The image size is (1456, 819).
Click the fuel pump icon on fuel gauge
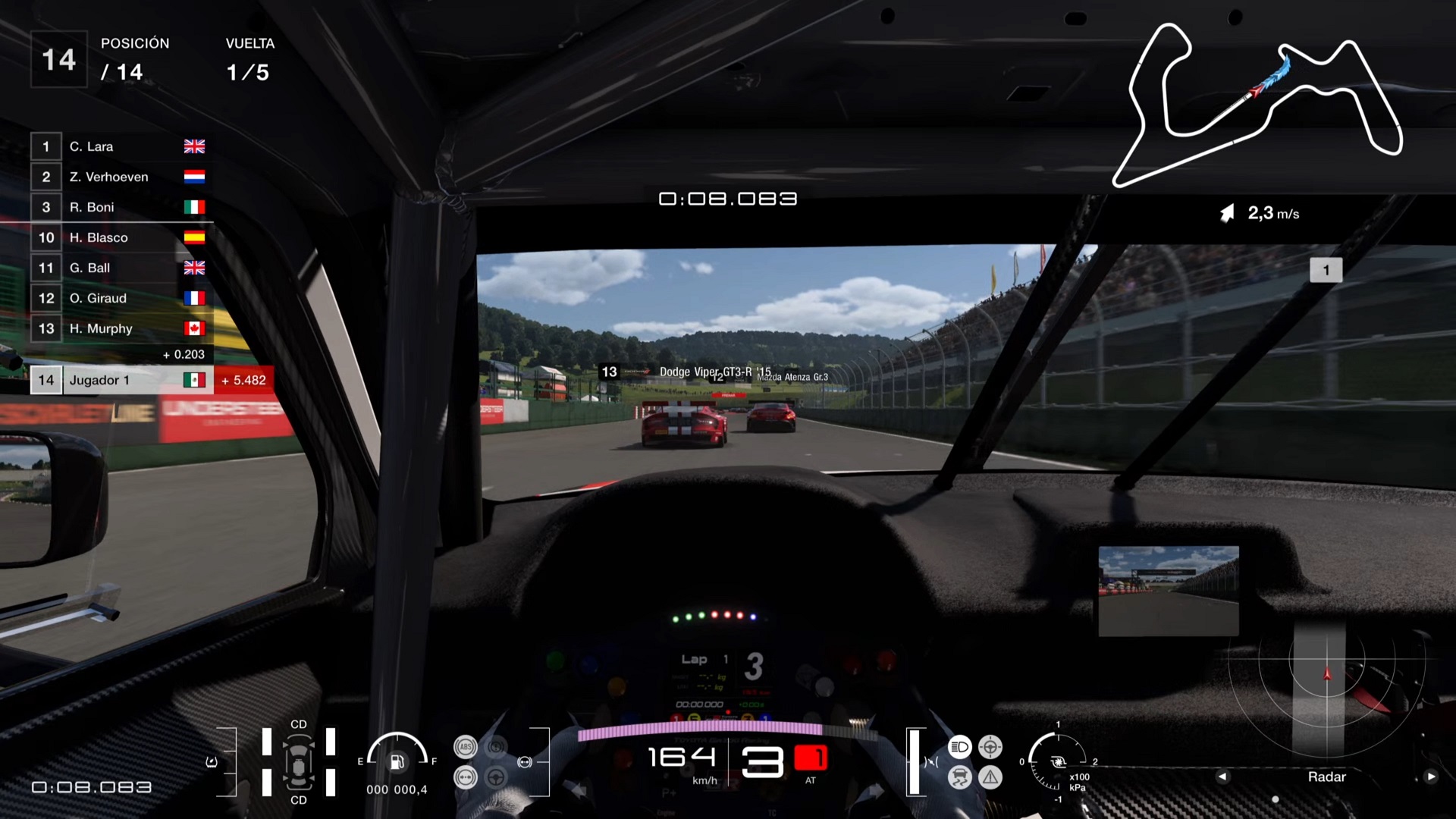pos(396,761)
